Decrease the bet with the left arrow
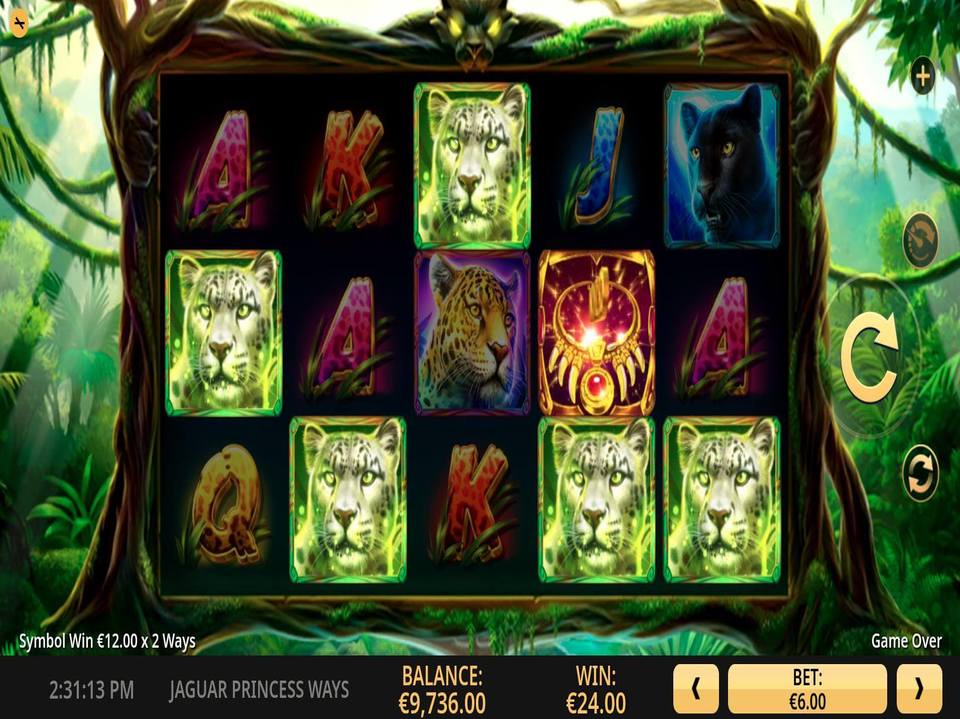 point(696,688)
